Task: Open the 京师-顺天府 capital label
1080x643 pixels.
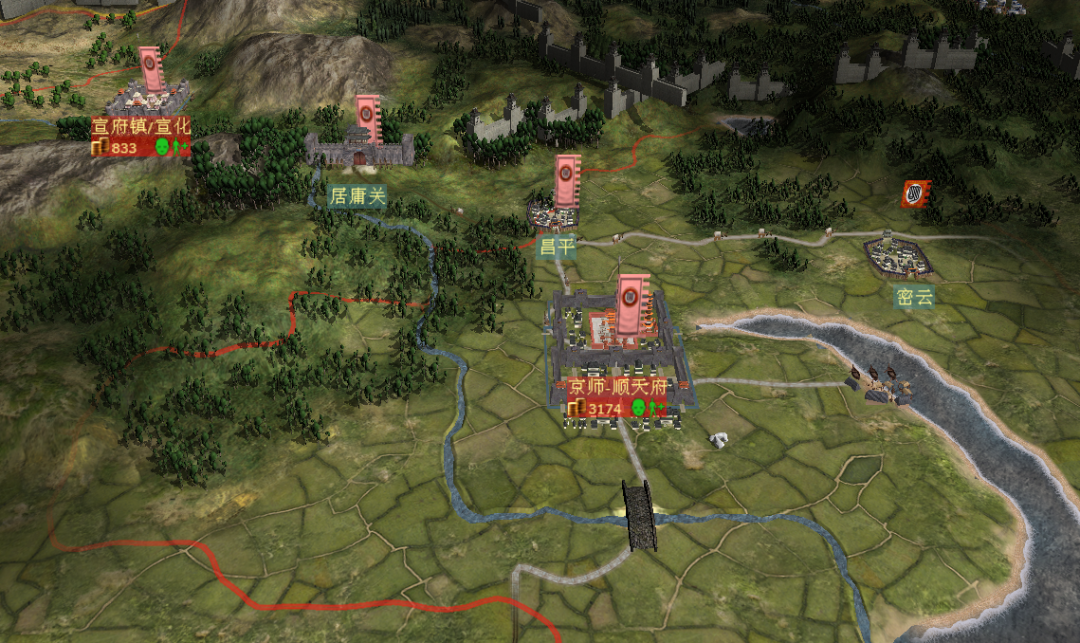Action: tap(619, 386)
